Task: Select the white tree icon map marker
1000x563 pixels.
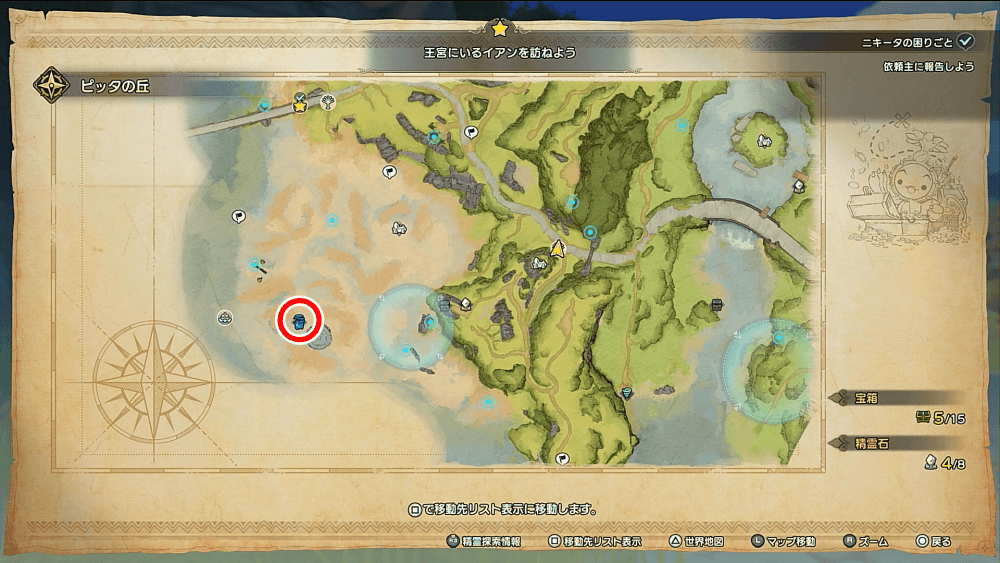Action: coord(328,100)
